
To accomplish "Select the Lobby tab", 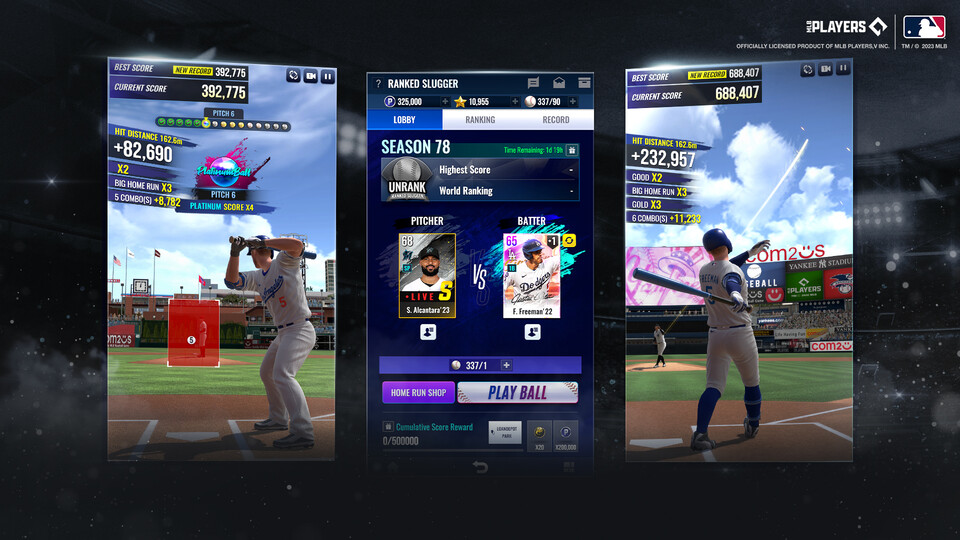I will (x=405, y=120).
